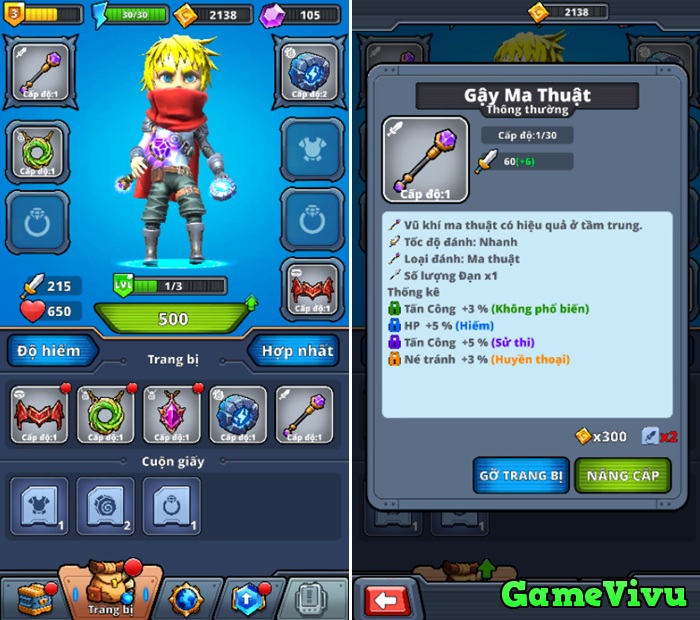The height and width of the screenshot is (620, 700).
Task: Tap the green 500 level-up button
Action: (x=172, y=318)
